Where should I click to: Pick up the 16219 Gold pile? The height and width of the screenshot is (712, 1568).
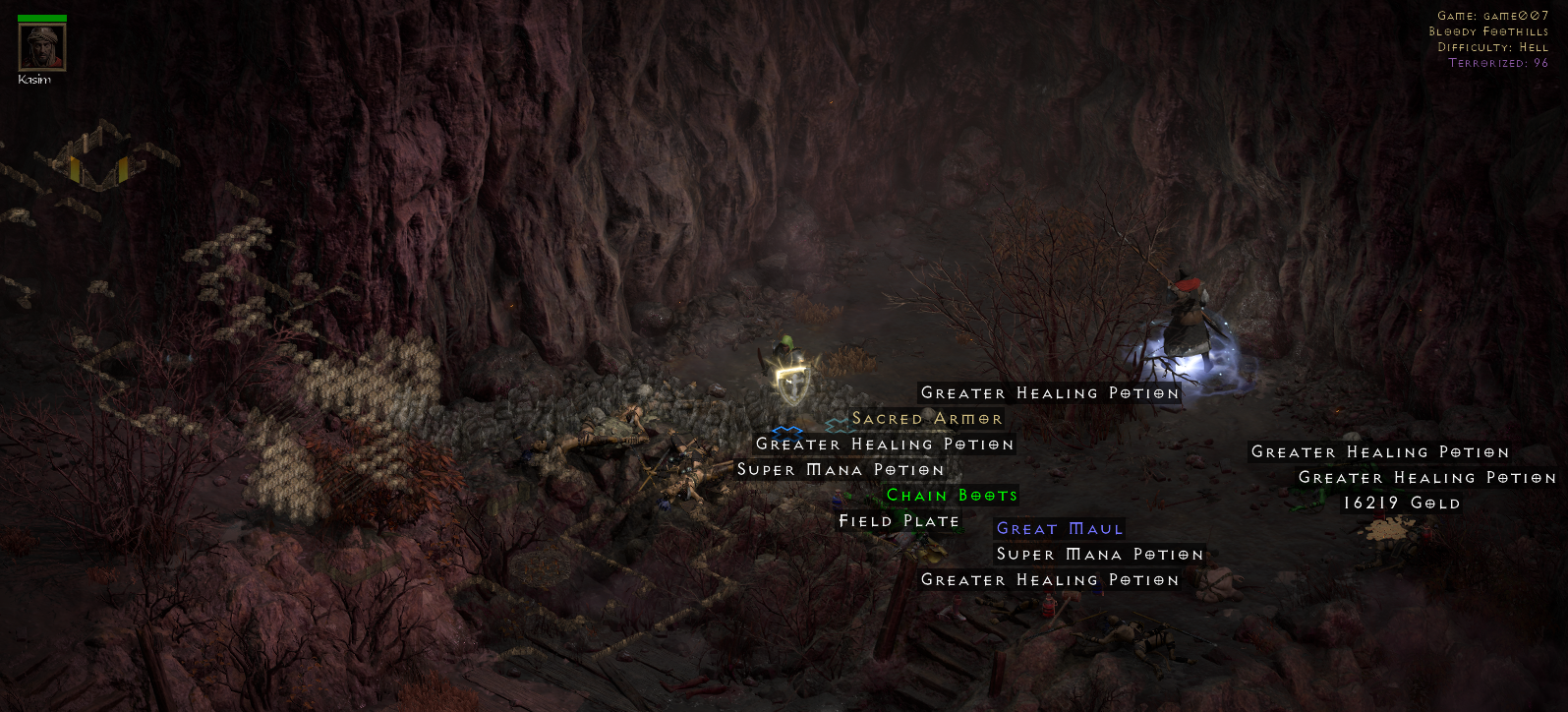1400,503
